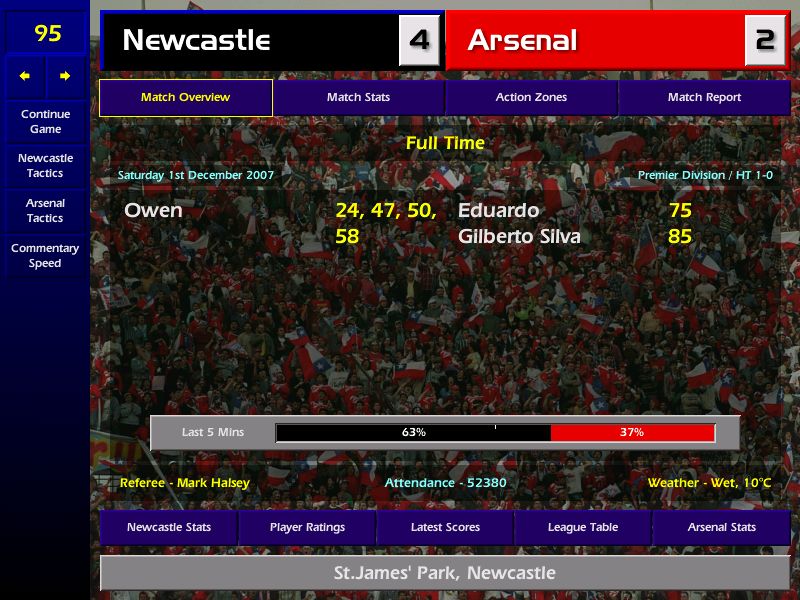800x600 pixels.
Task: Open Newcastle Tactics
Action: (x=45, y=165)
